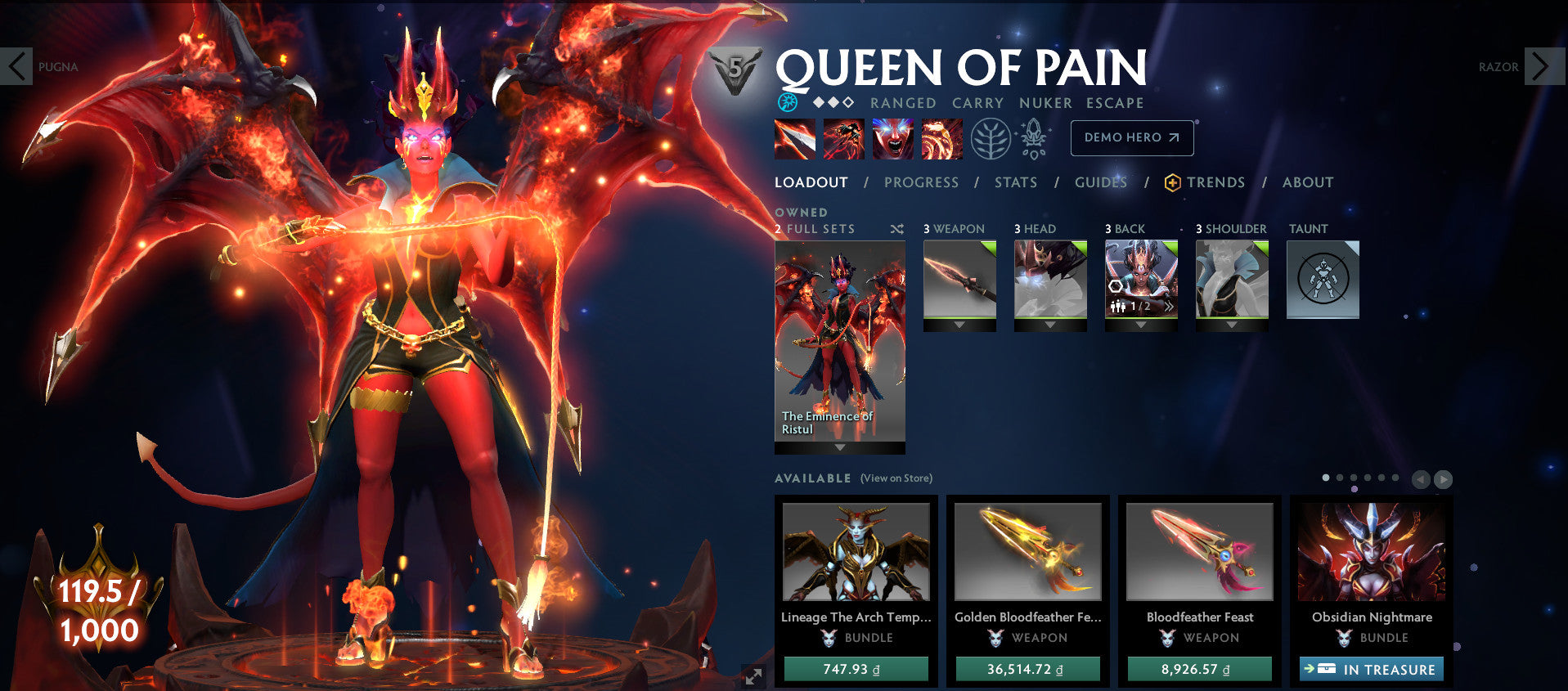Select the Shadow Strike ability icon
Viewport: 1568px width, 691px height.
click(x=794, y=139)
